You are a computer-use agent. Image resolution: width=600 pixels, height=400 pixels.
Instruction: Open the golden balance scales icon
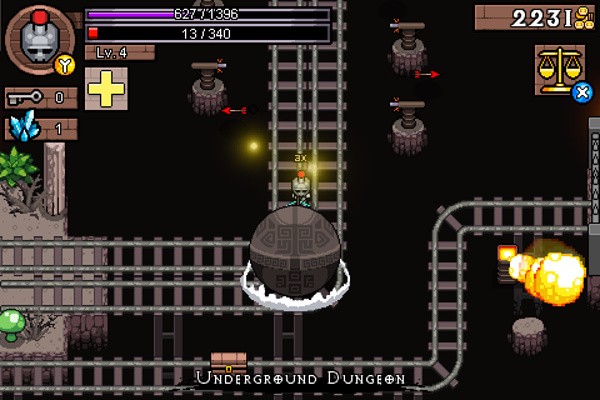coord(558,70)
